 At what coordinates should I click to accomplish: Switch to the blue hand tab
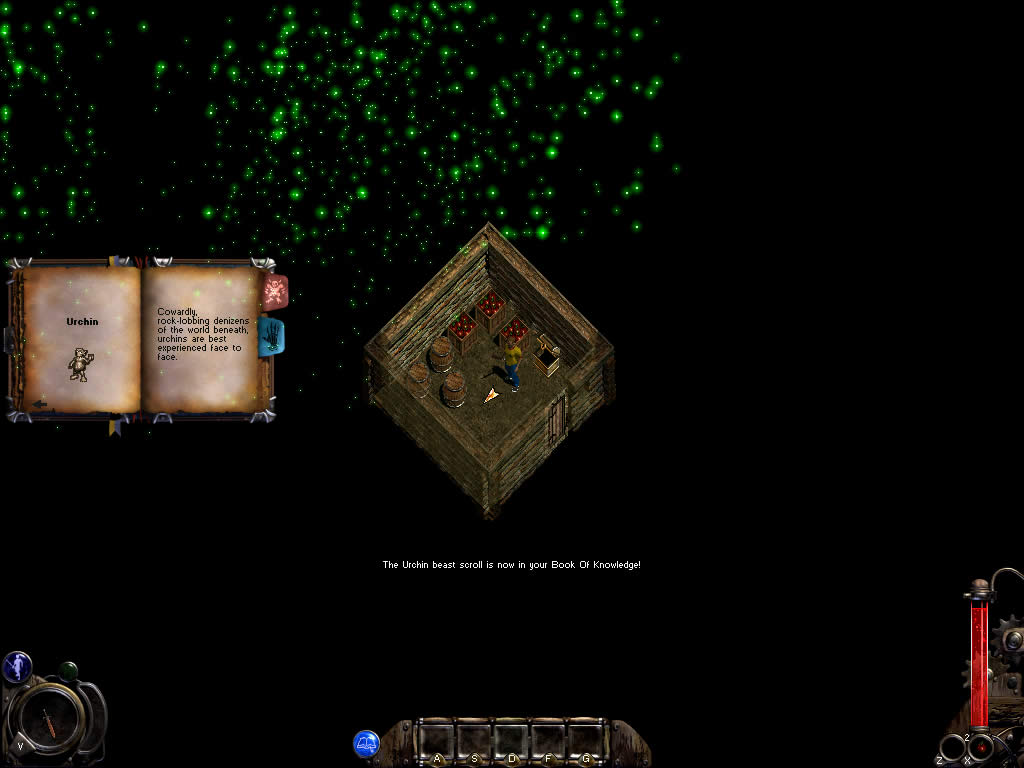[x=273, y=338]
